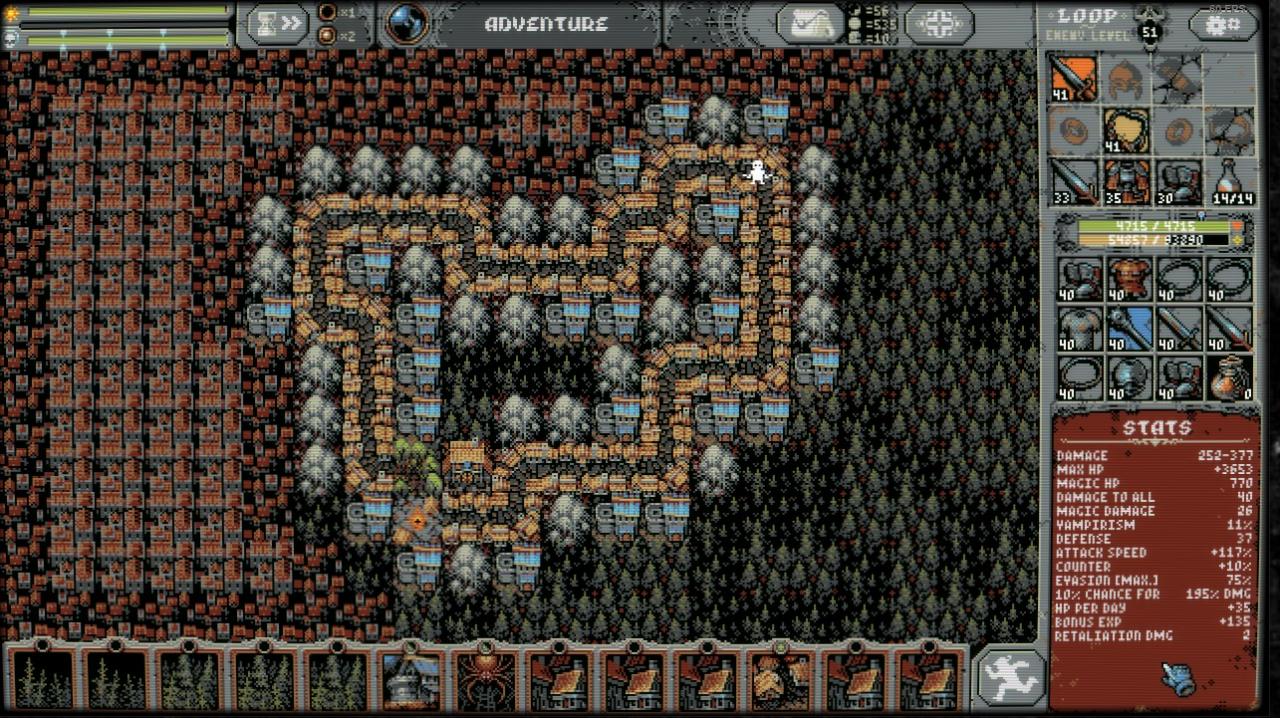Image resolution: width=1280 pixels, height=718 pixels.
Task: Toggle the hourglass game speed button
Action: pos(278,24)
